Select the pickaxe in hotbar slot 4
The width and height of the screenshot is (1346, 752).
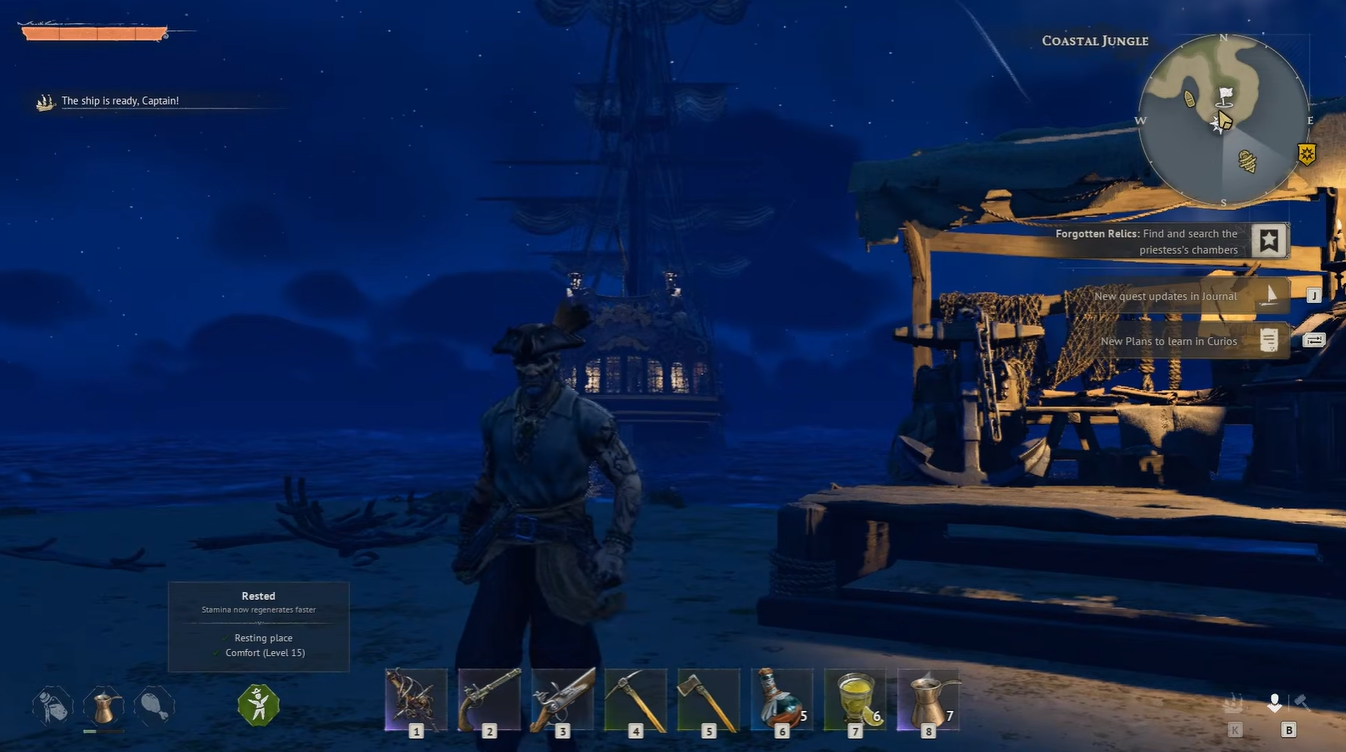[x=563, y=697]
